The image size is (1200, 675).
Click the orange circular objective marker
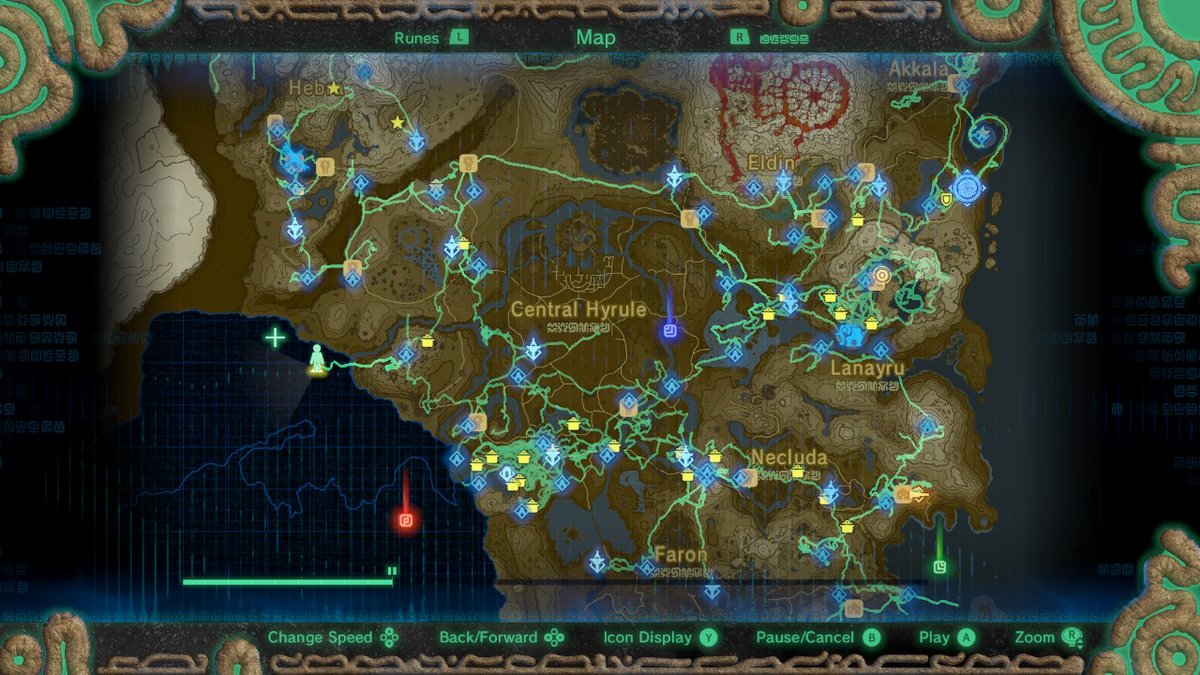click(x=881, y=273)
